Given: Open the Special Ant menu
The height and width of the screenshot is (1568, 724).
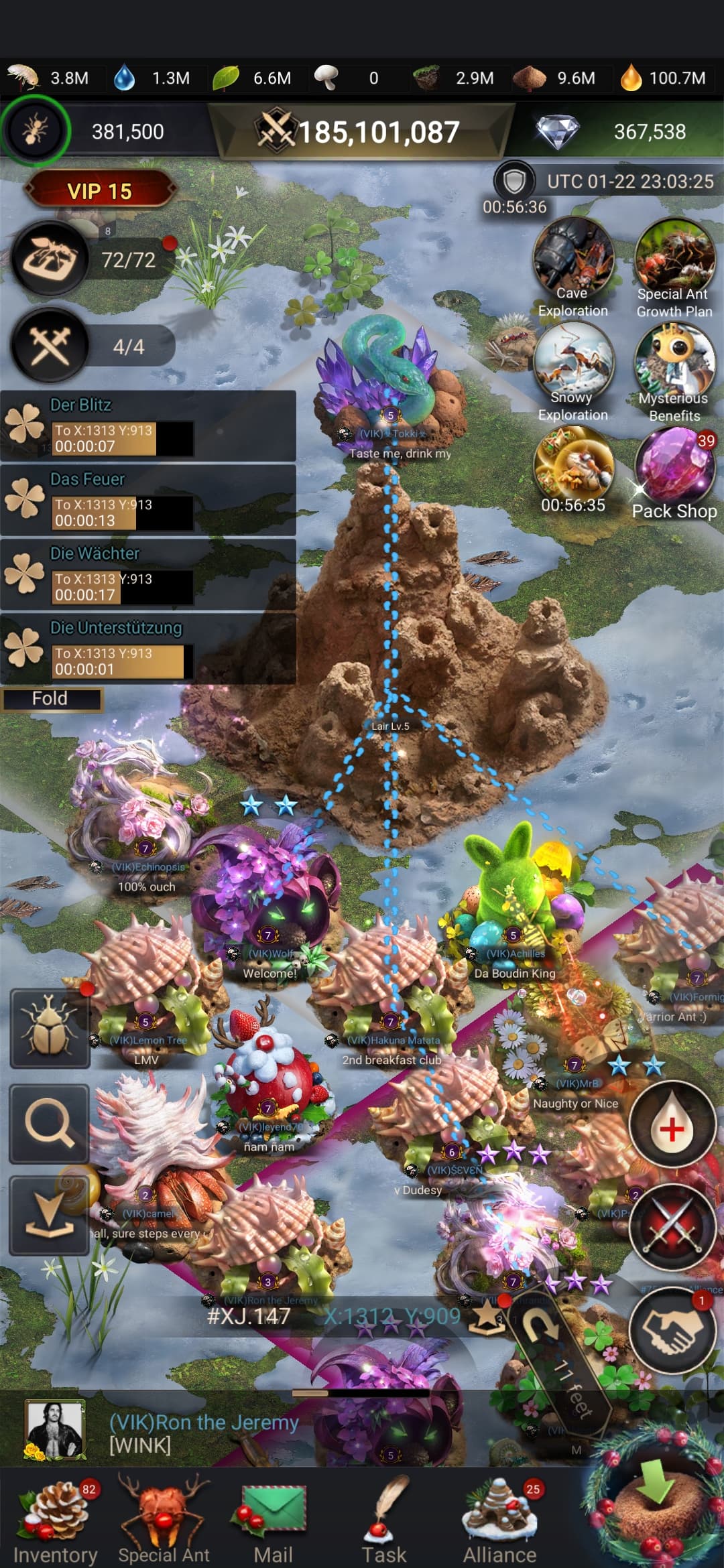Looking at the screenshot, I should (x=164, y=1518).
